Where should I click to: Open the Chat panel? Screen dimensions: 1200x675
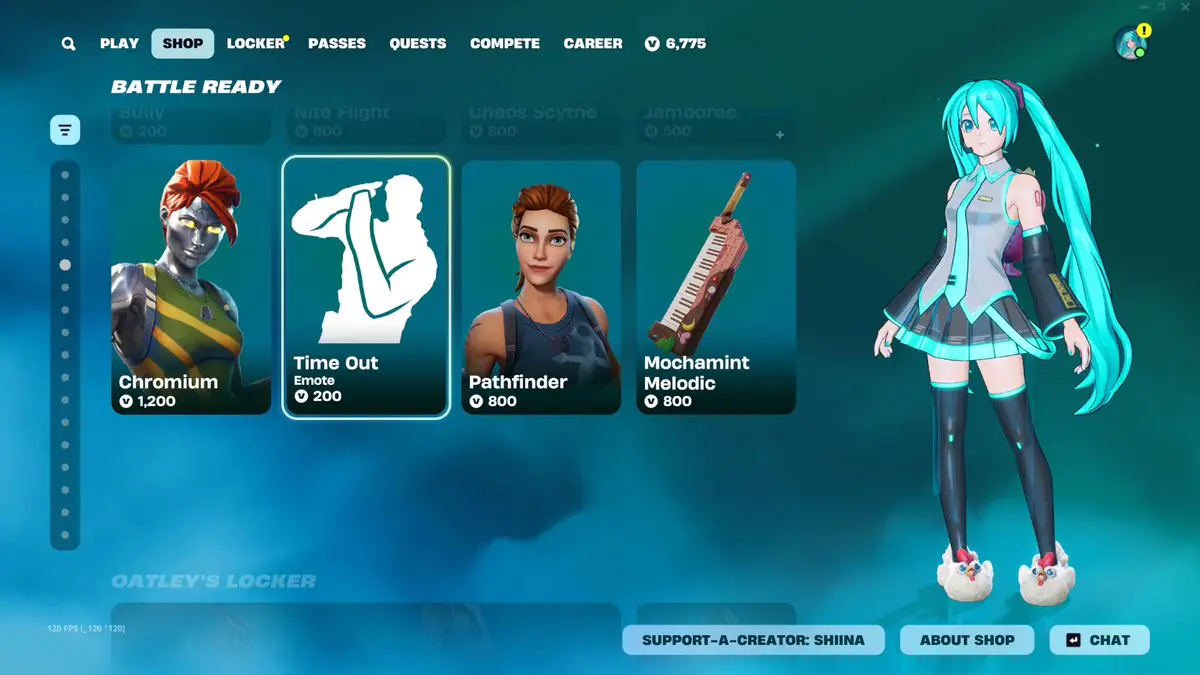coord(1099,640)
